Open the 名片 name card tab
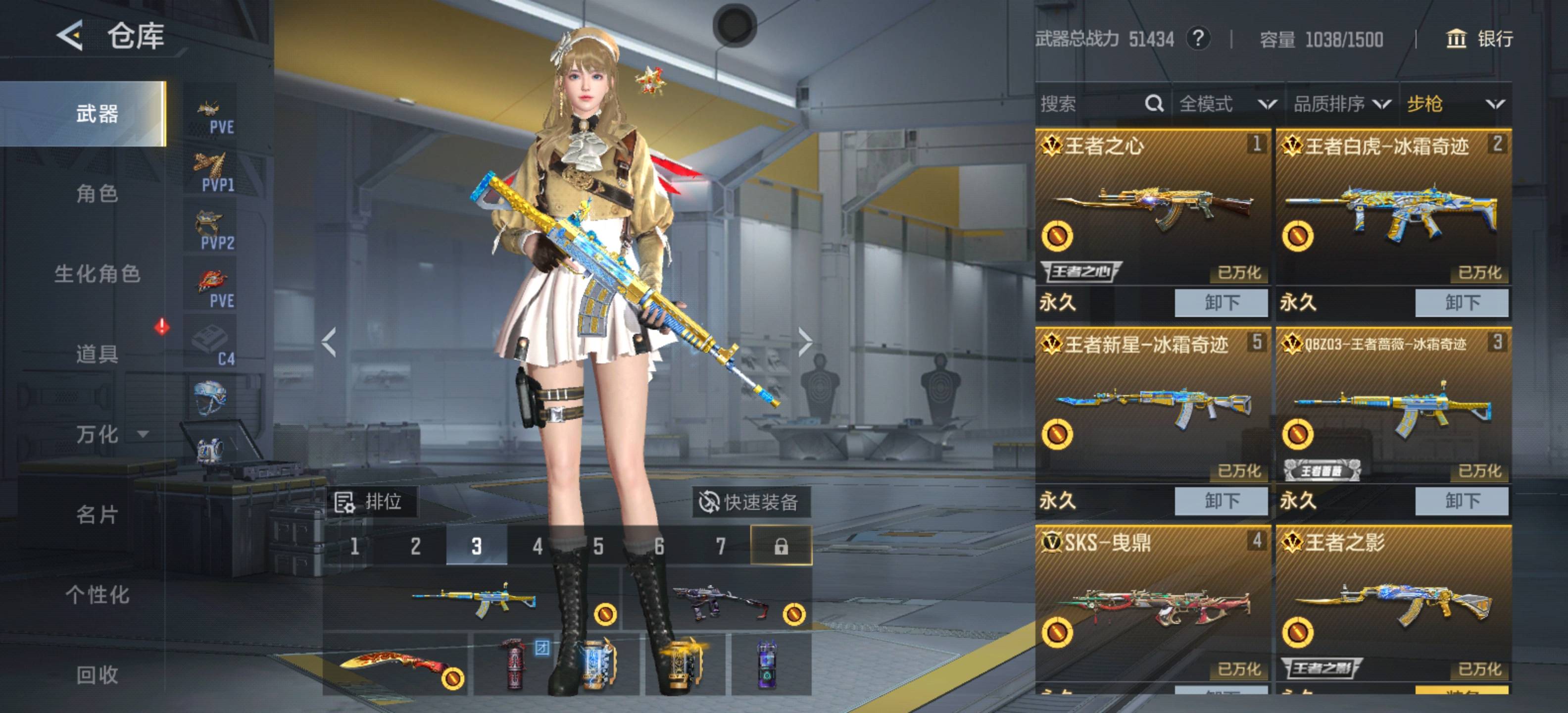Viewport: 1568px width, 713px height. [97, 514]
